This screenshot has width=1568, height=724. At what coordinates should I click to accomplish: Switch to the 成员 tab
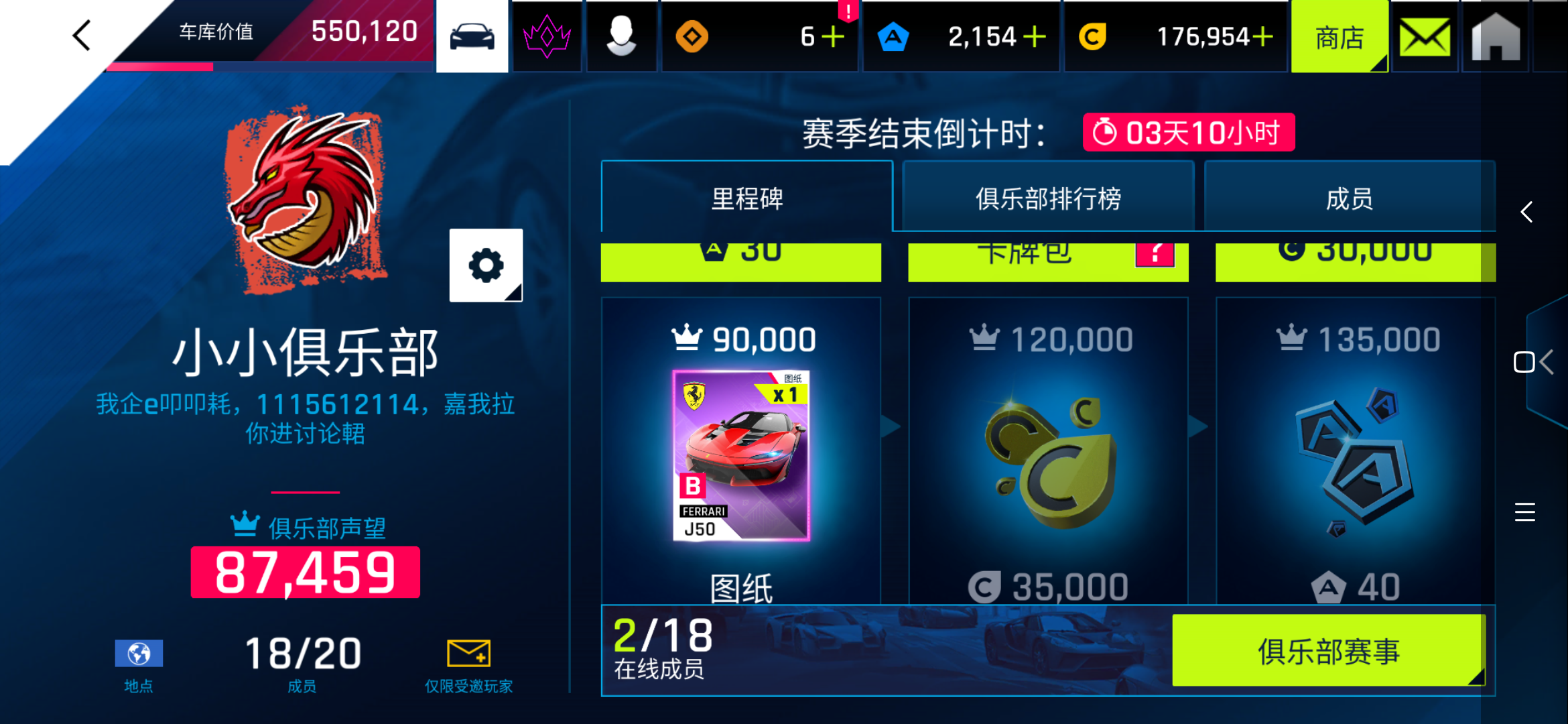pyautogui.click(x=1350, y=198)
